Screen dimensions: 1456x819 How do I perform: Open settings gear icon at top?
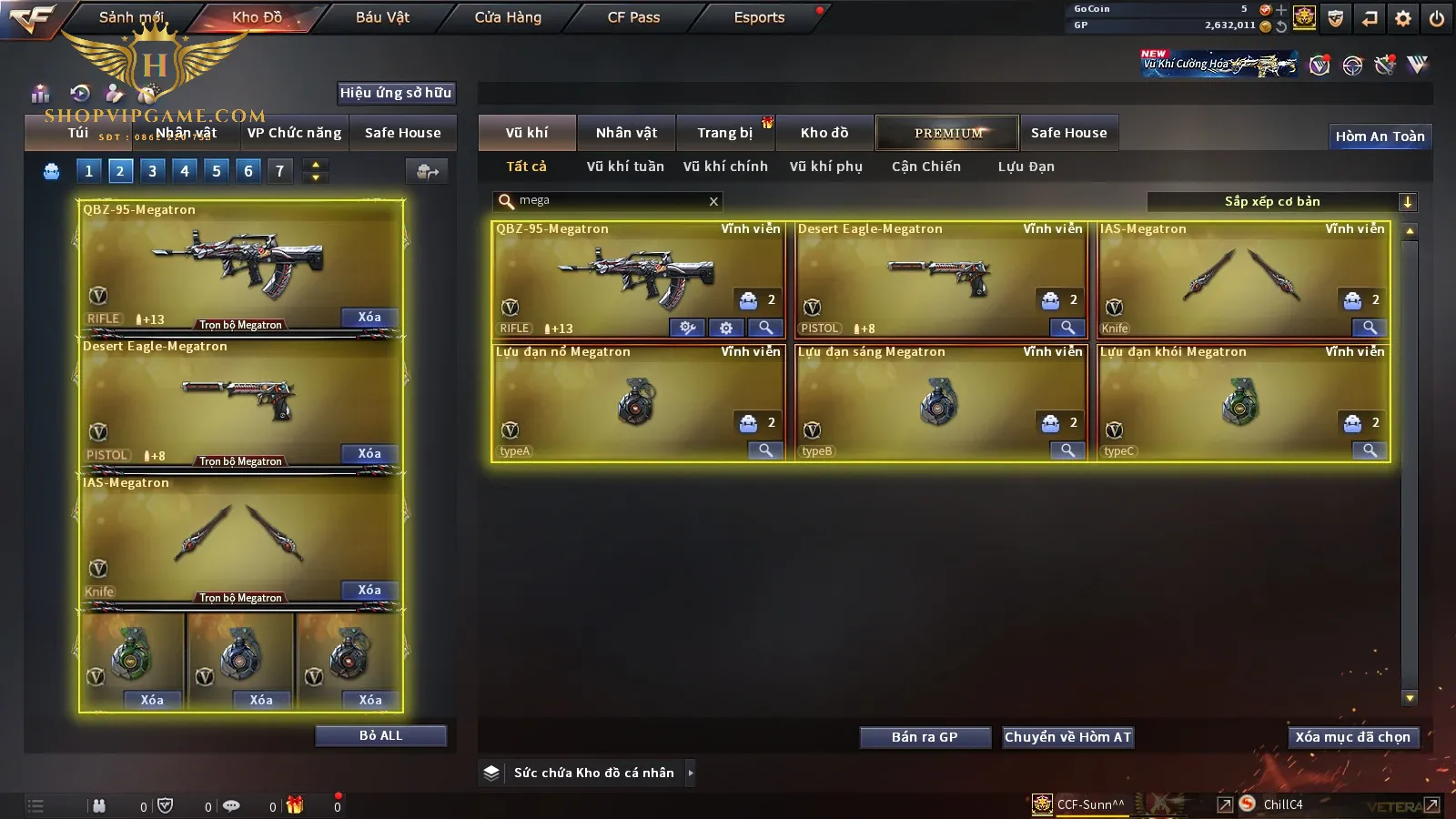(x=1403, y=18)
